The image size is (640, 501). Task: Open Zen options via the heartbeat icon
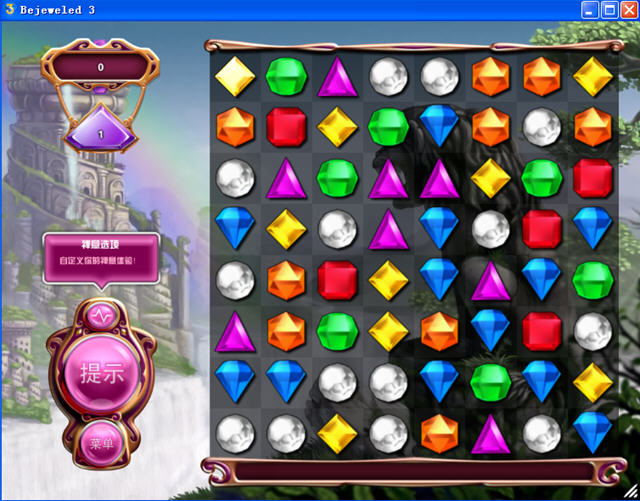click(102, 314)
